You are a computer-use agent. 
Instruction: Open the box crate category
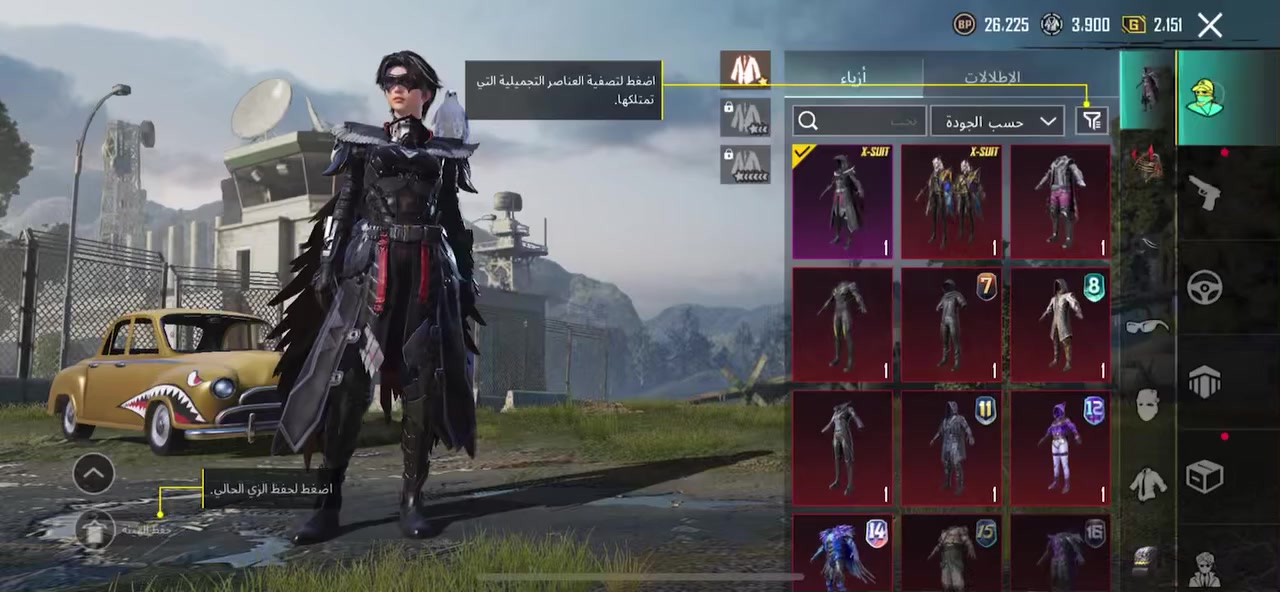pyautogui.click(x=1204, y=477)
